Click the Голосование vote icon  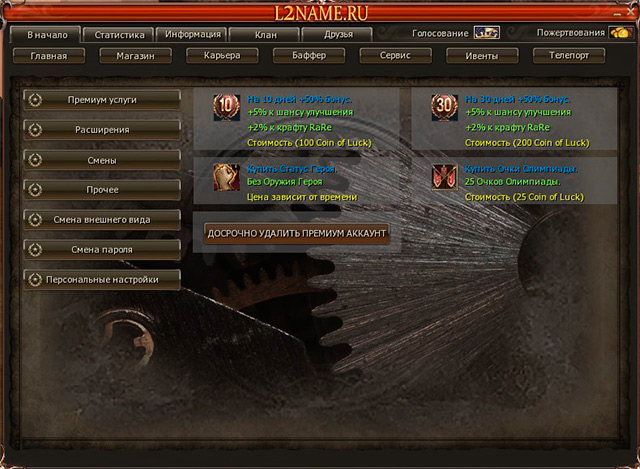[x=486, y=33]
